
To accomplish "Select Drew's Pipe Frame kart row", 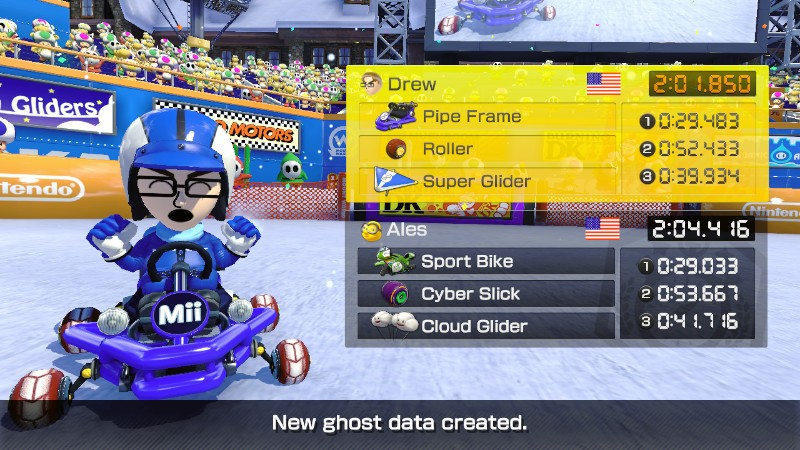I will point(487,117).
